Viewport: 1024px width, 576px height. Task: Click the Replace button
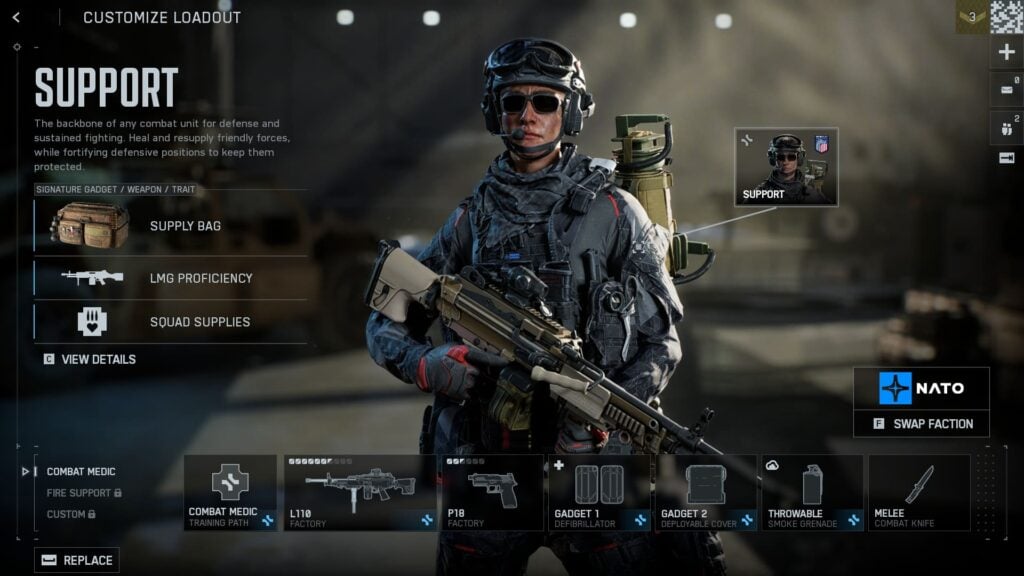[77, 560]
